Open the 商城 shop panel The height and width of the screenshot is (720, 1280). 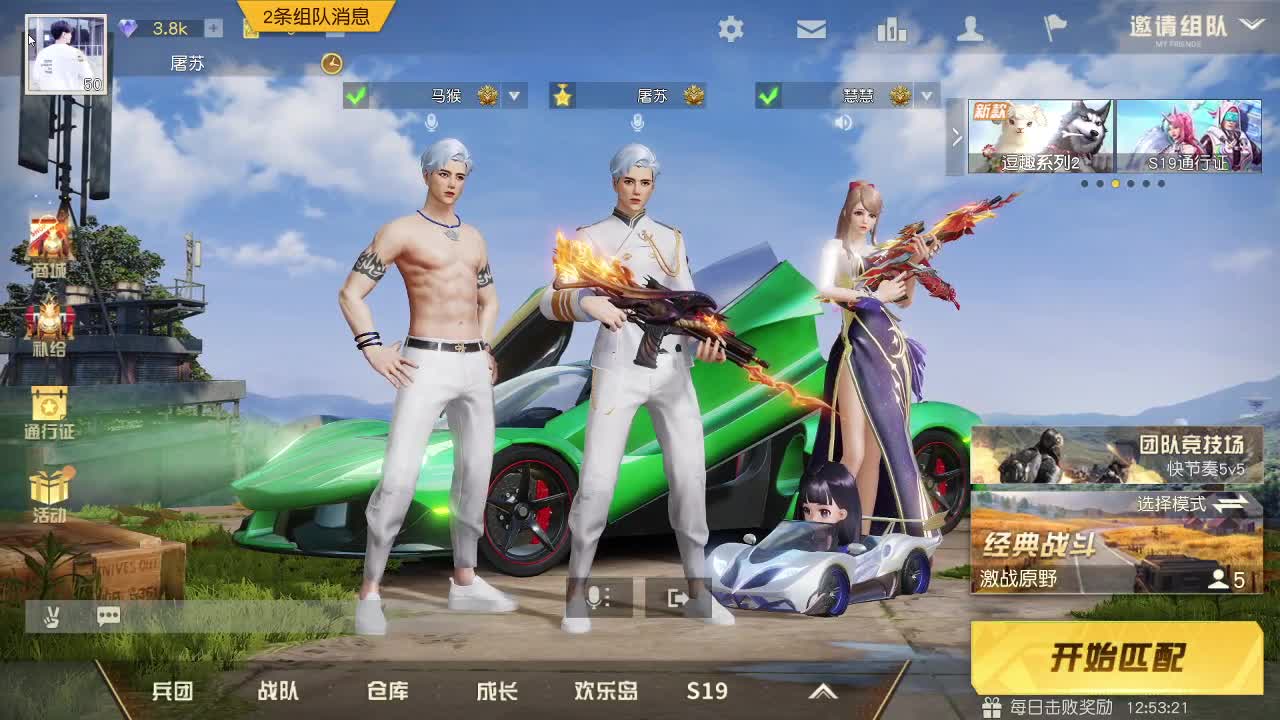click(47, 252)
